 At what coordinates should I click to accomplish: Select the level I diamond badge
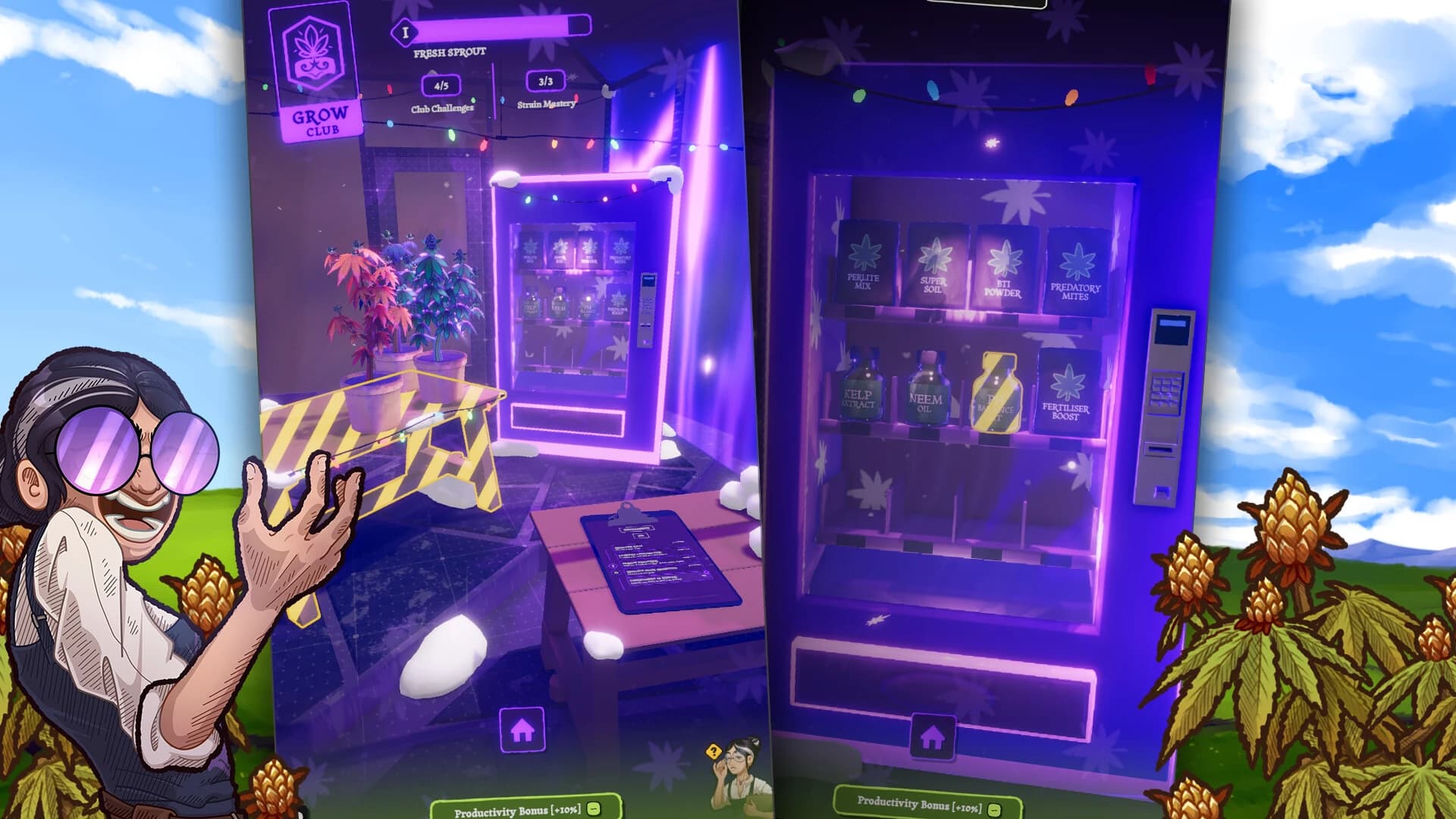[x=405, y=32]
